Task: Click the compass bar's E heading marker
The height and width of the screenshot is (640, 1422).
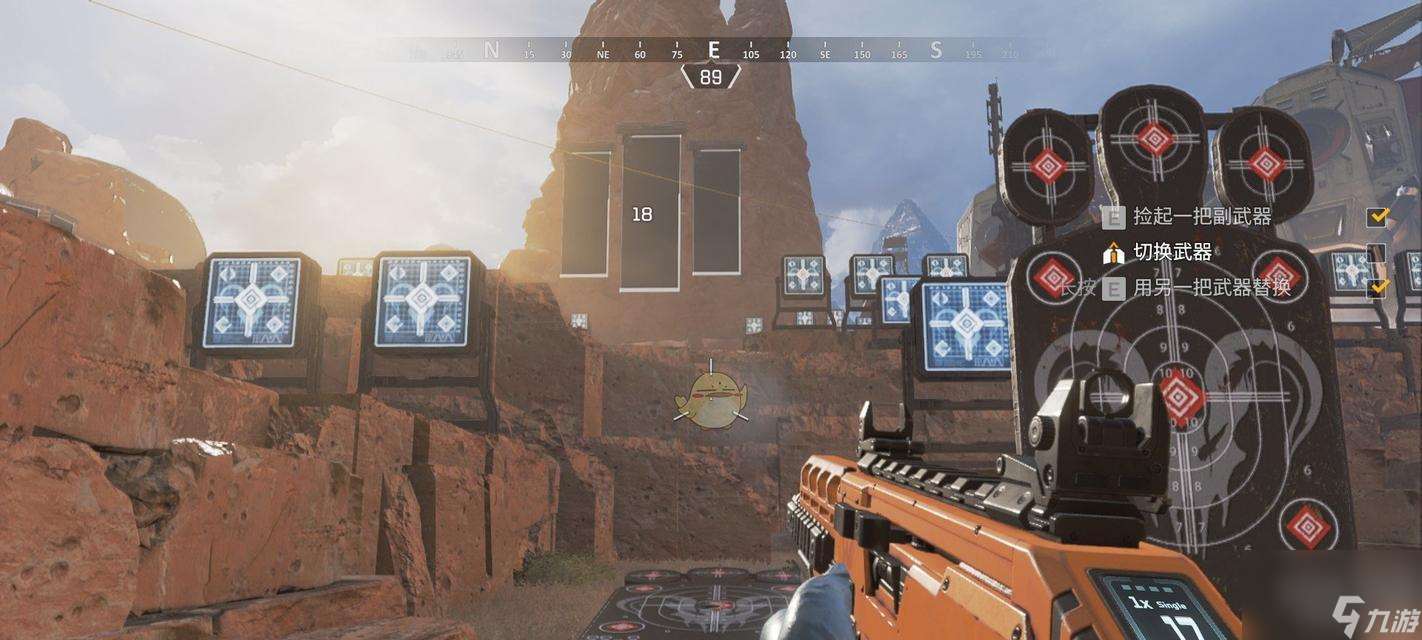Action: [713, 50]
